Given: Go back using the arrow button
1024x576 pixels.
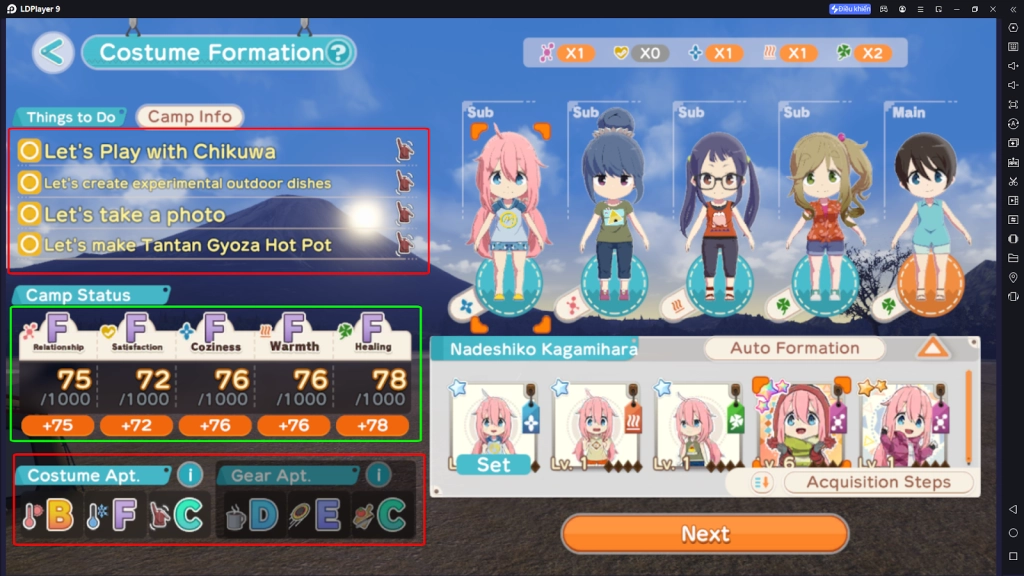Looking at the screenshot, I should 53,52.
